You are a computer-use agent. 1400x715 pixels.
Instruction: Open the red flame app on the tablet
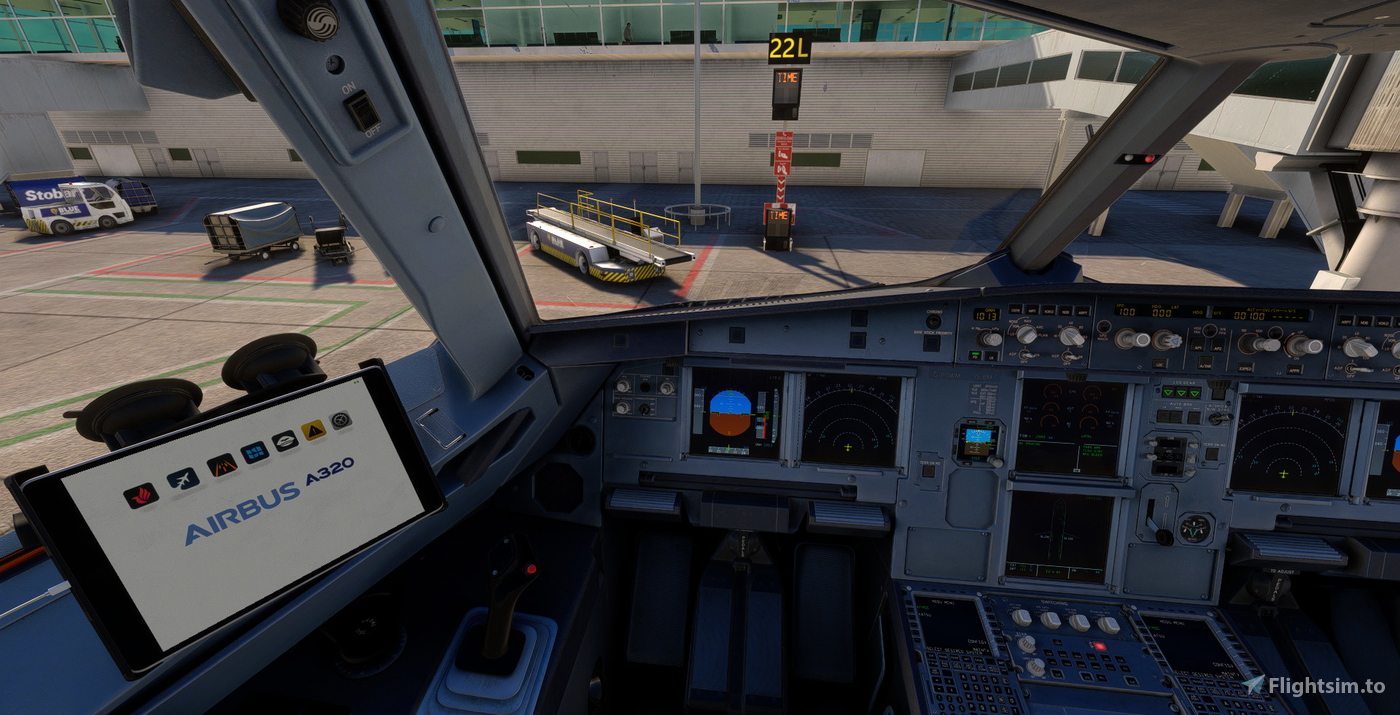[x=140, y=496]
